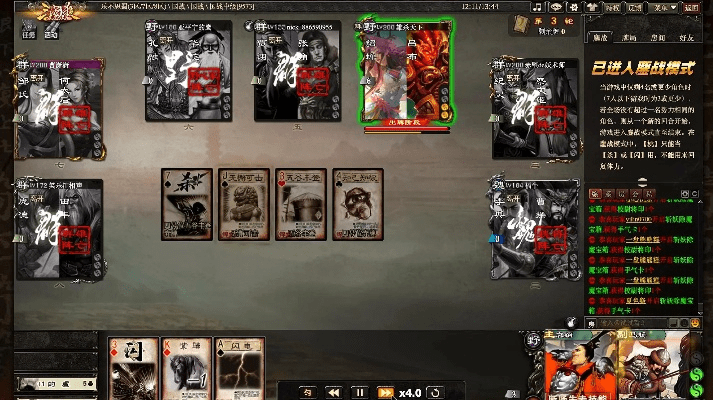This screenshot has height=400, width=713.
Task: Open the 活动 icon beside 任务
Action: tap(52, 31)
